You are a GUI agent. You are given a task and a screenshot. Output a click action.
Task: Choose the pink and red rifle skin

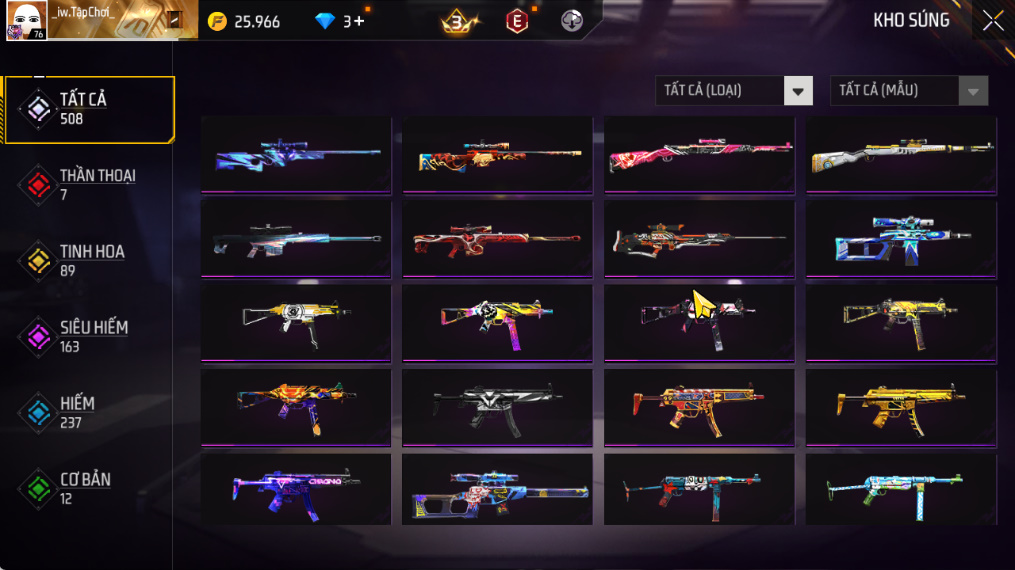coord(699,154)
